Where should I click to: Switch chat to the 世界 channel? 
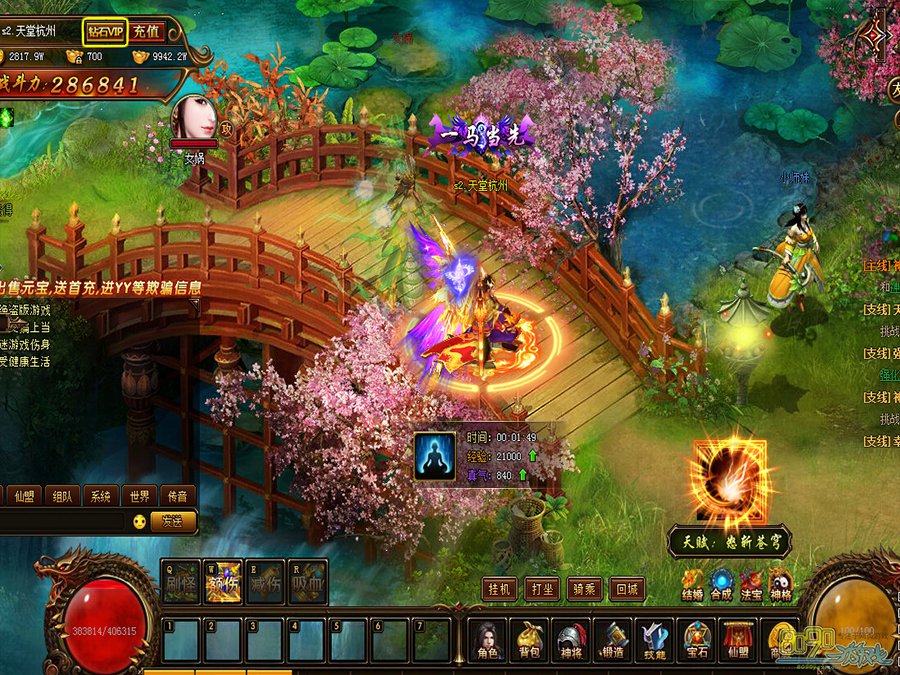click(x=137, y=496)
